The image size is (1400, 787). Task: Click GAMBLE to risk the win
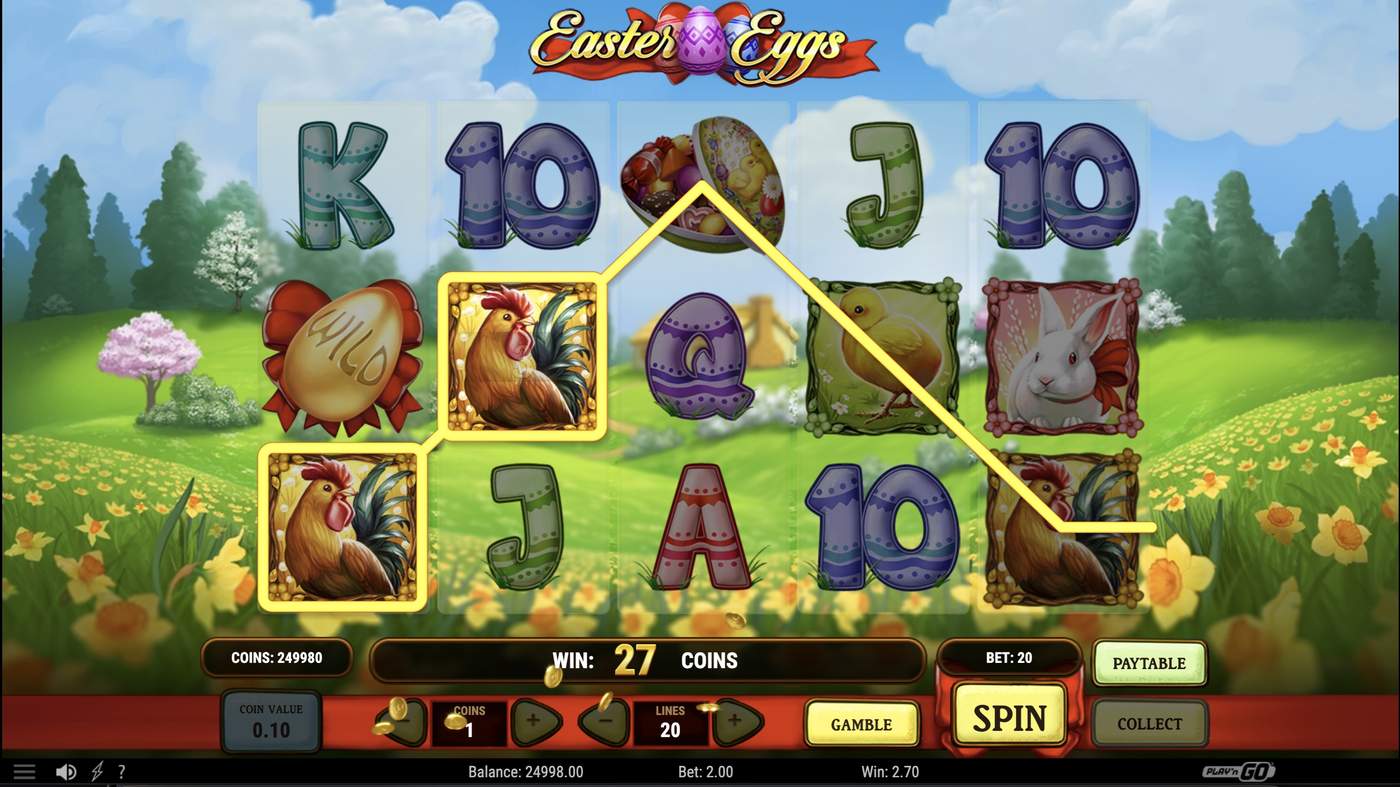[862, 723]
